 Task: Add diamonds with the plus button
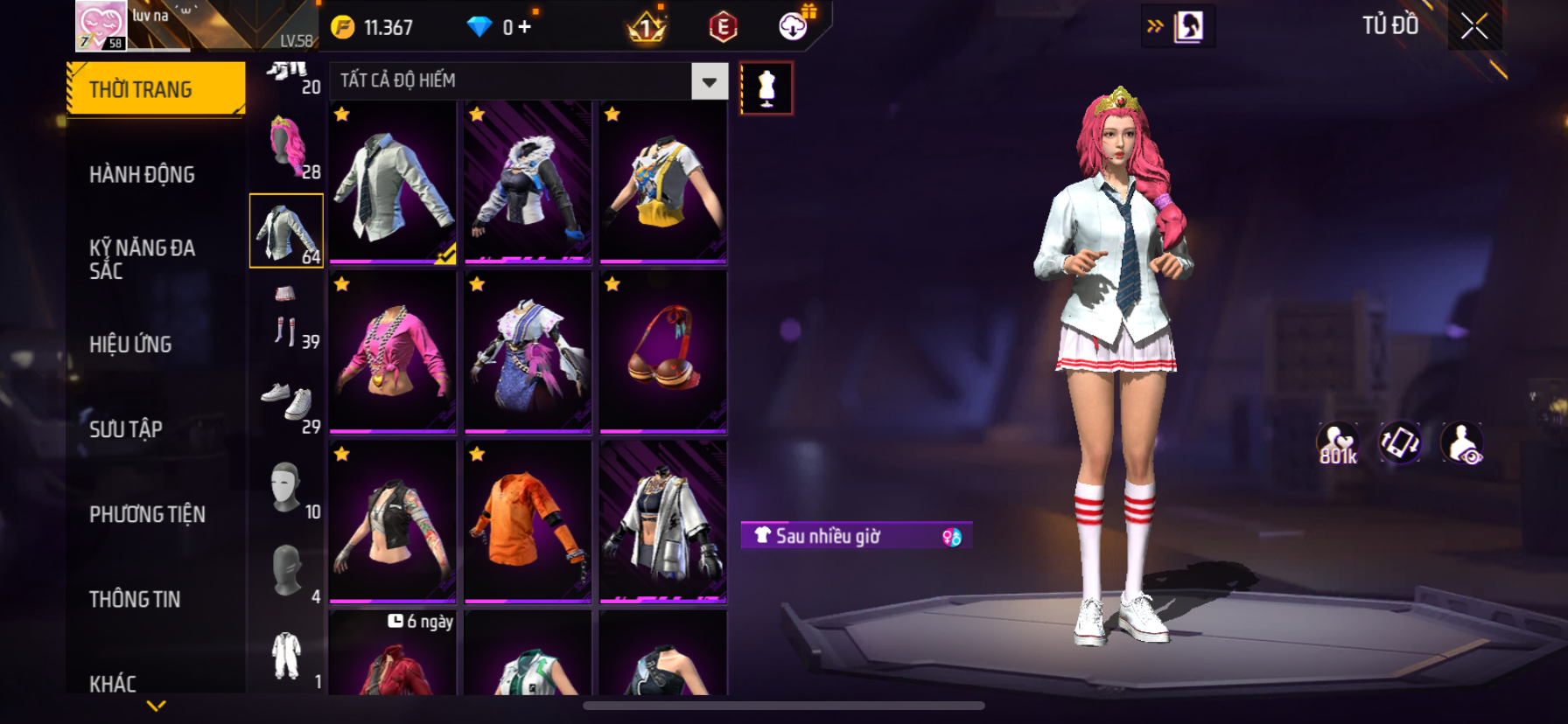pos(524,27)
